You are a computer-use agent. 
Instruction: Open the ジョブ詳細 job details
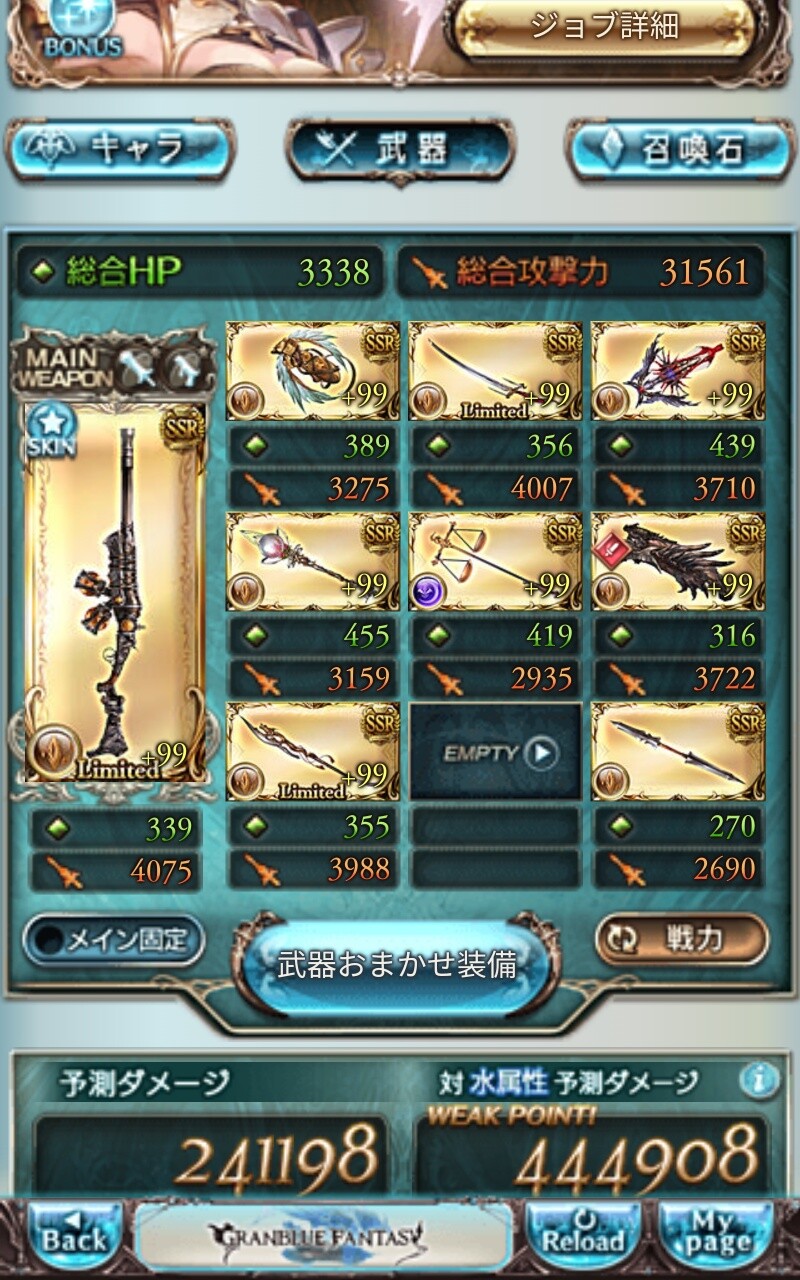[x=603, y=28]
